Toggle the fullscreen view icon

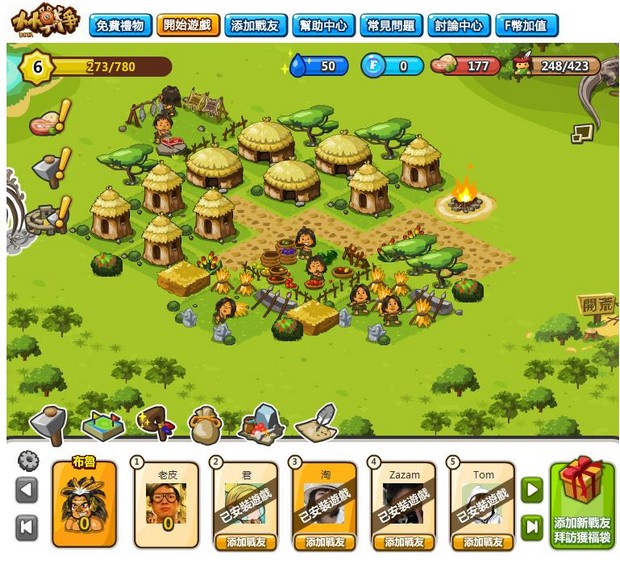click(x=582, y=132)
